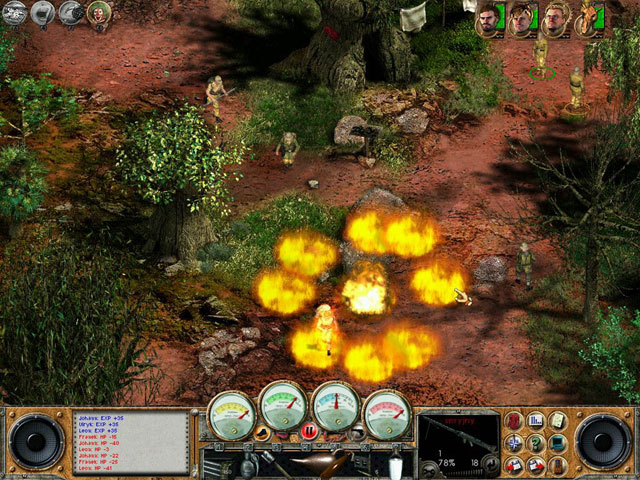Select the dark-haired bearded squad member portrait

tap(488, 18)
